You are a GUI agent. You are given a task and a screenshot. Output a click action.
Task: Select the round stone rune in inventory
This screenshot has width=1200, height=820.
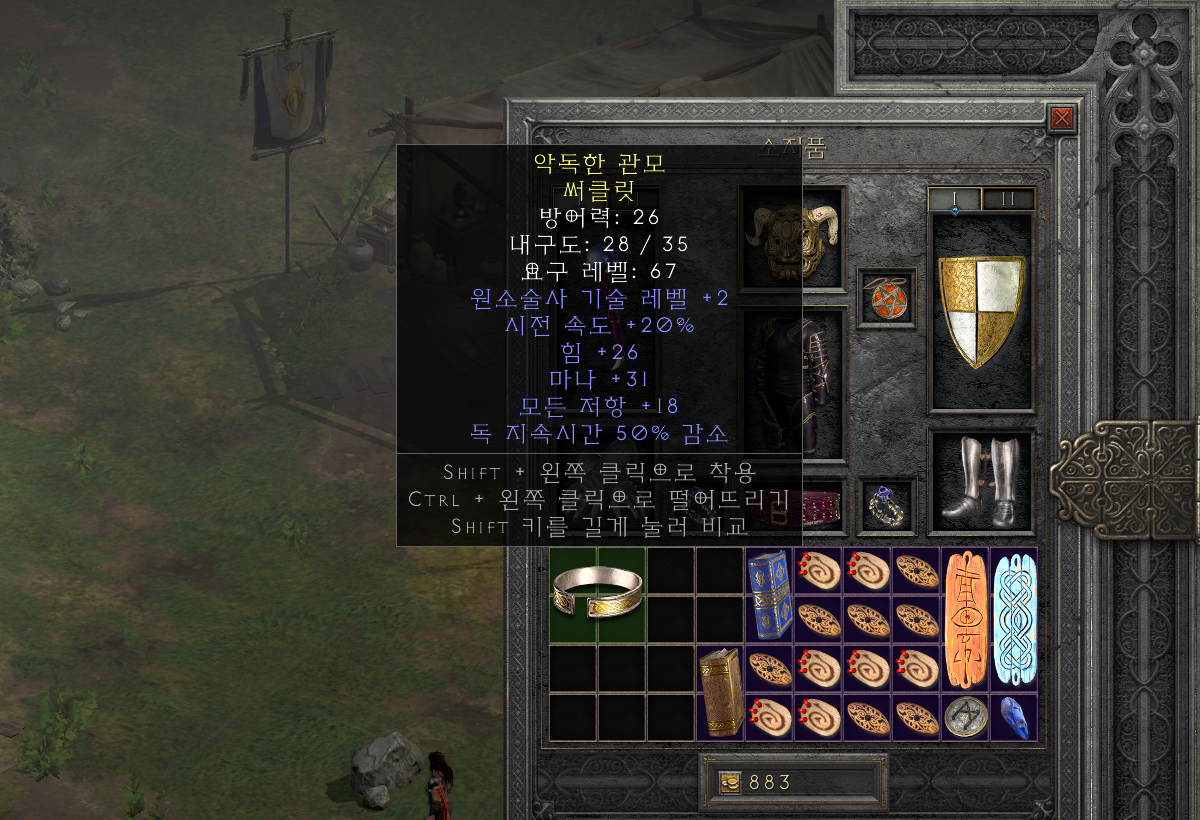click(x=965, y=717)
